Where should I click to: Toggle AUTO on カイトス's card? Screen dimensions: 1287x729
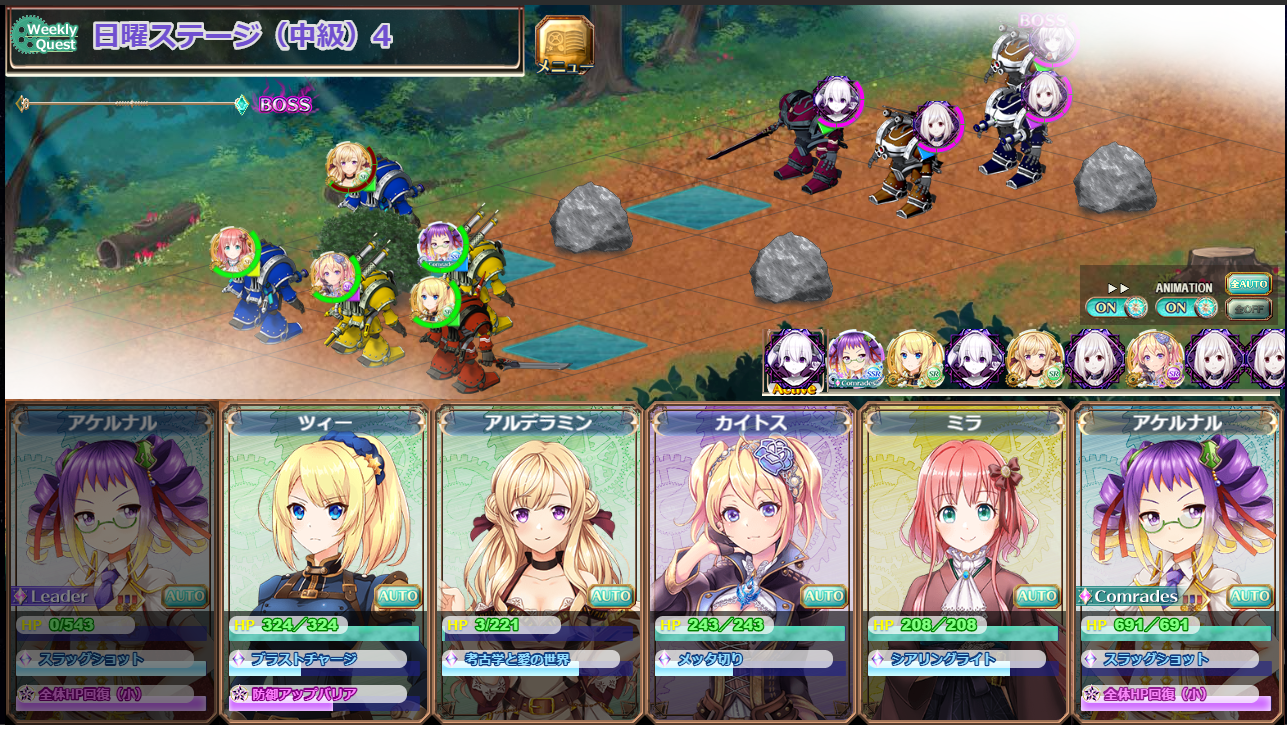point(824,597)
